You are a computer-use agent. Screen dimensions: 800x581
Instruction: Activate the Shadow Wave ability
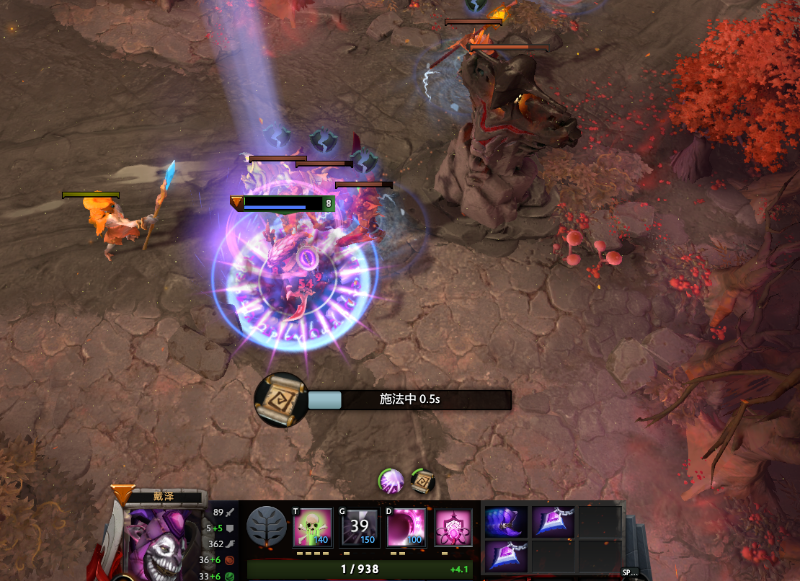(406, 527)
